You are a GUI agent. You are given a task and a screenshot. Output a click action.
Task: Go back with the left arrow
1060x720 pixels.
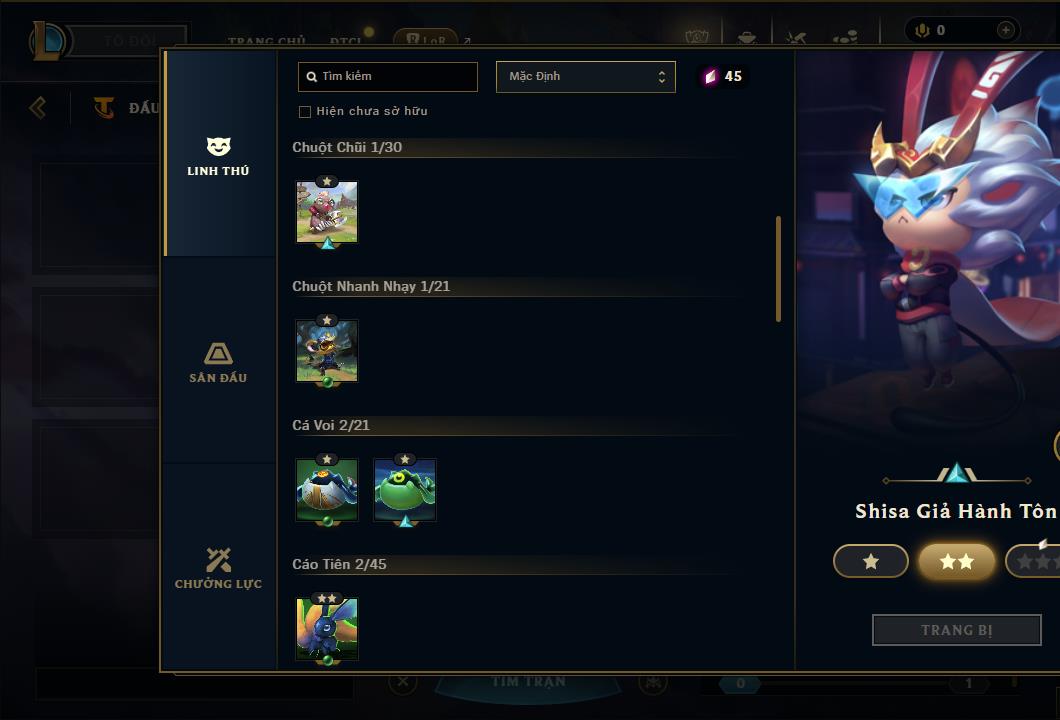point(38,107)
